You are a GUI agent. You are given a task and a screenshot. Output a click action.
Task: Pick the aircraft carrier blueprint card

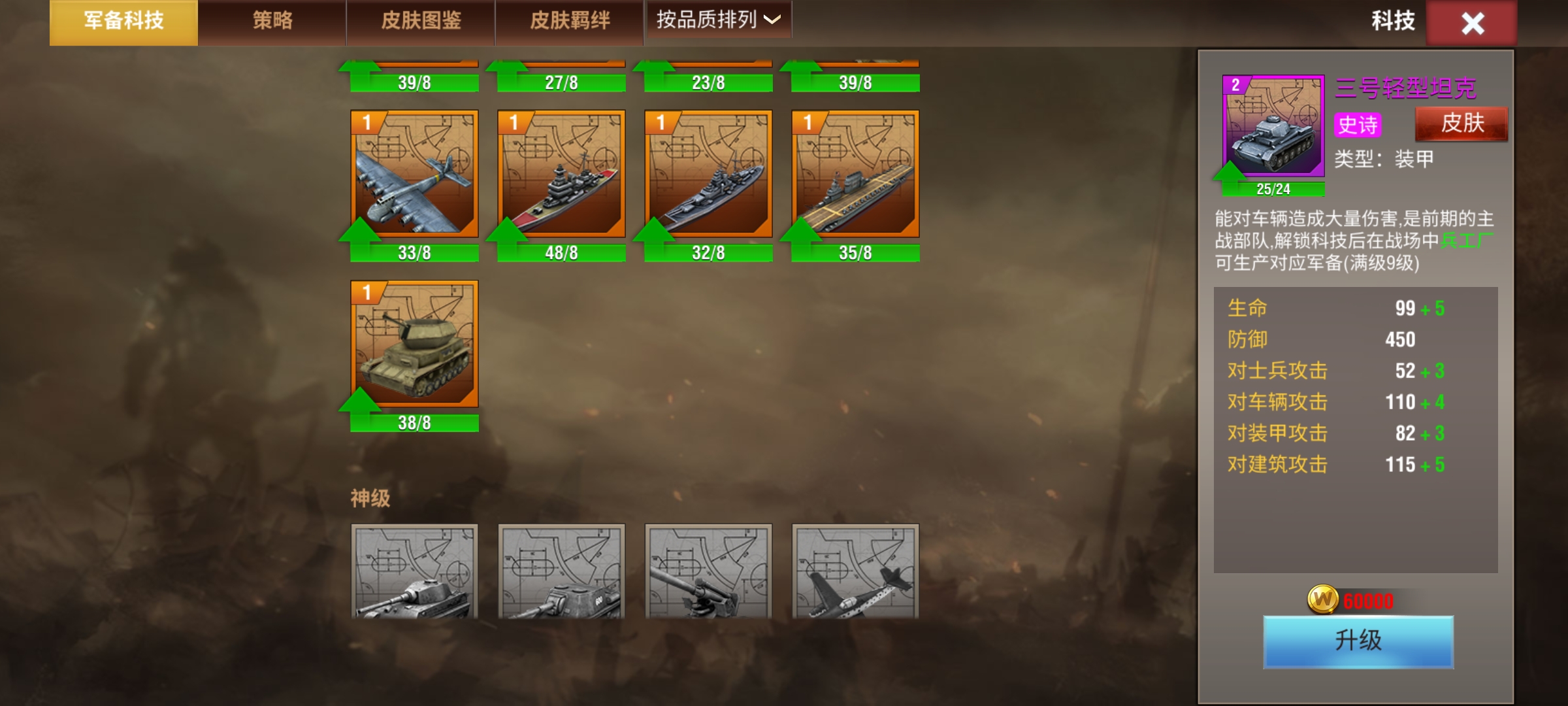tap(855, 174)
